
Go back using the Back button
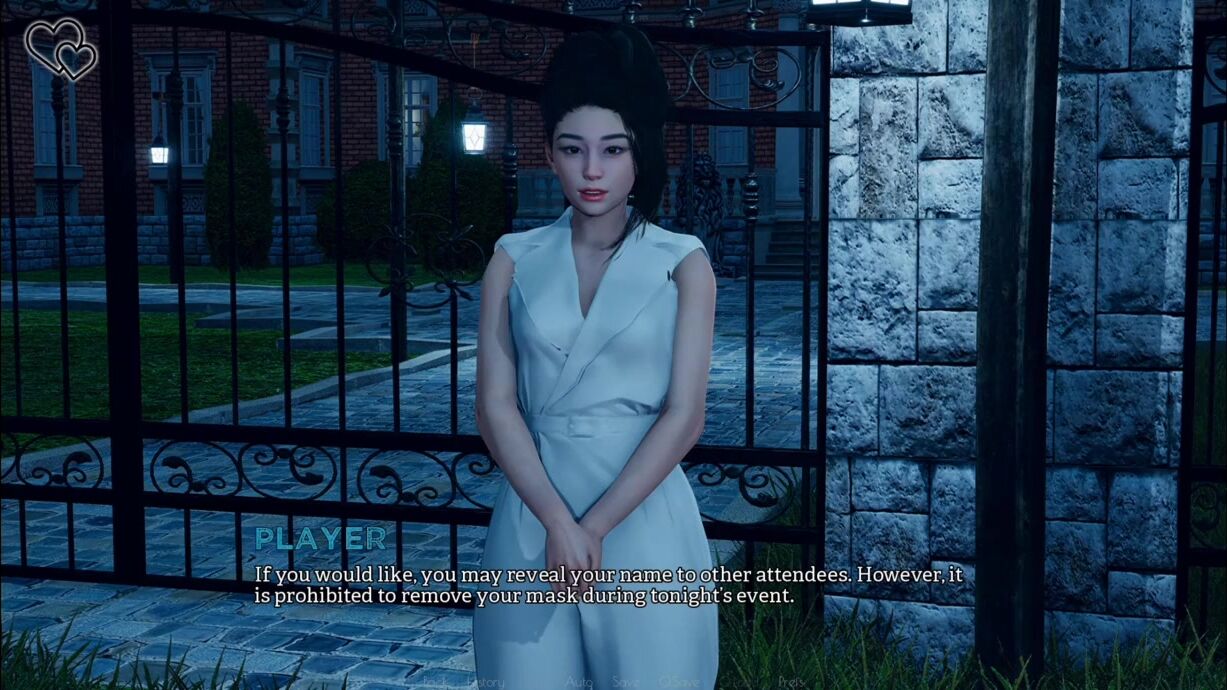tap(435, 681)
